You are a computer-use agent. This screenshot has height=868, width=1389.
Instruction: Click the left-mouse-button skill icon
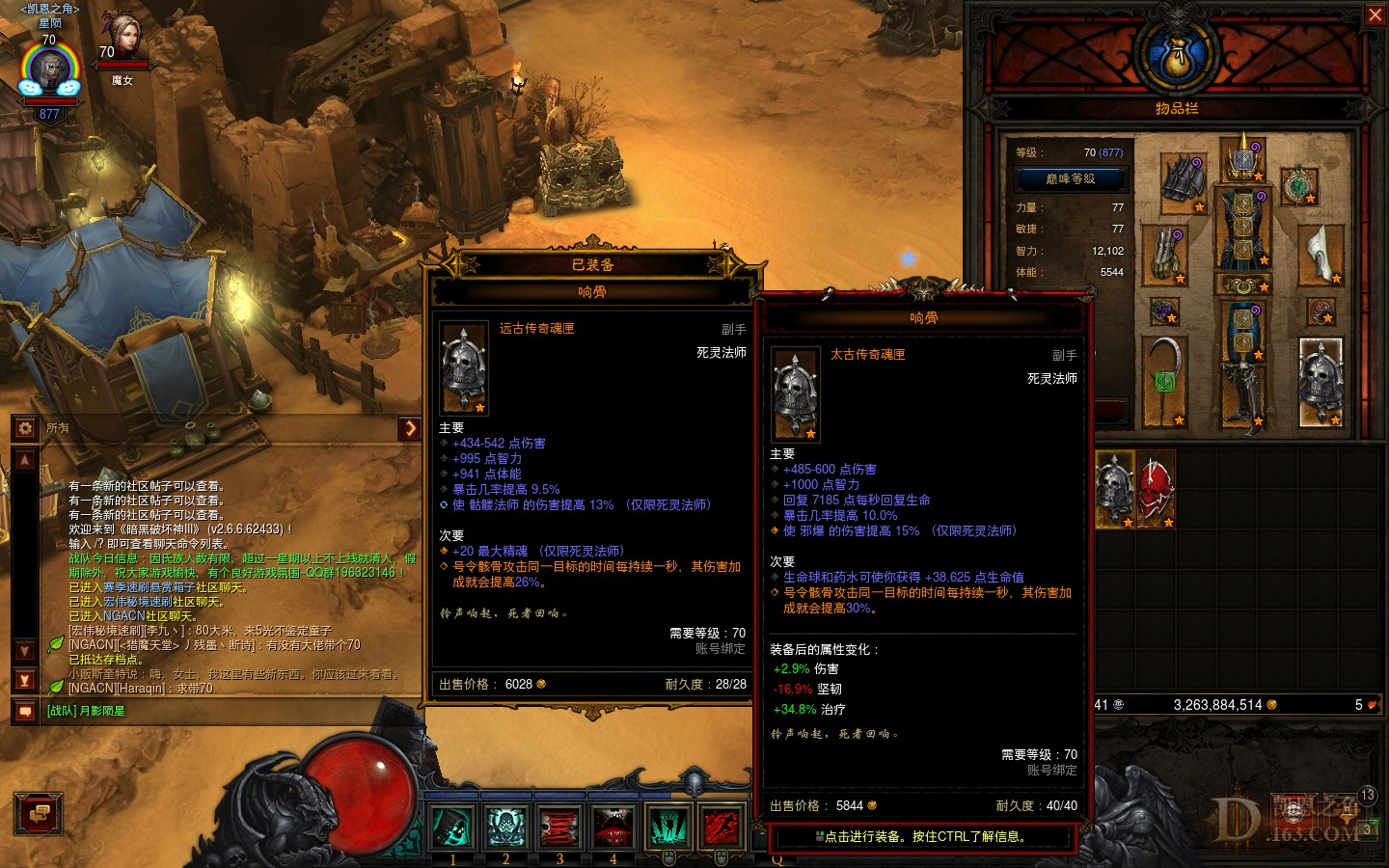click(x=668, y=827)
